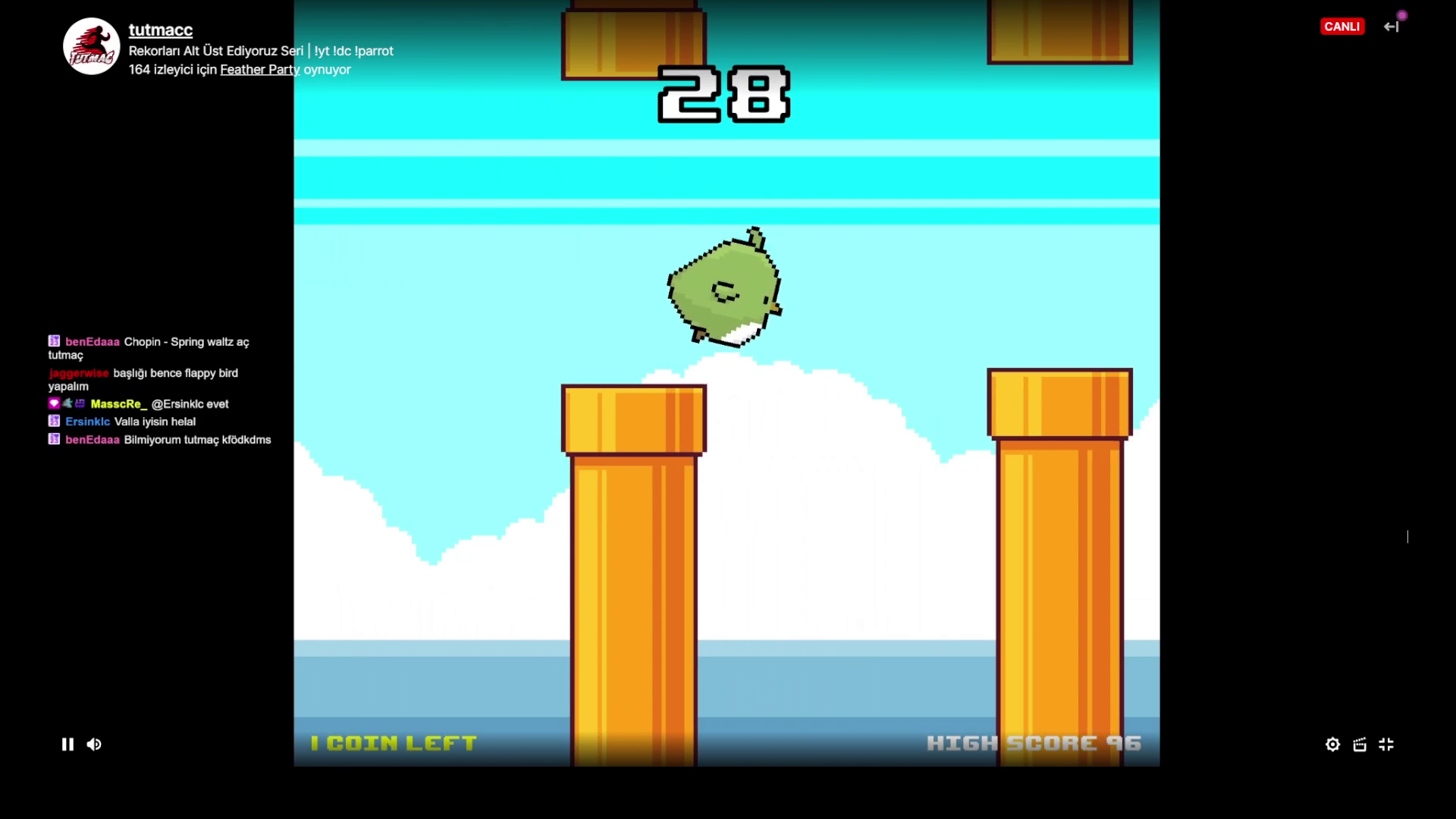Click the heart badge beside MasscRe_
1456x819 pixels.
(54, 403)
